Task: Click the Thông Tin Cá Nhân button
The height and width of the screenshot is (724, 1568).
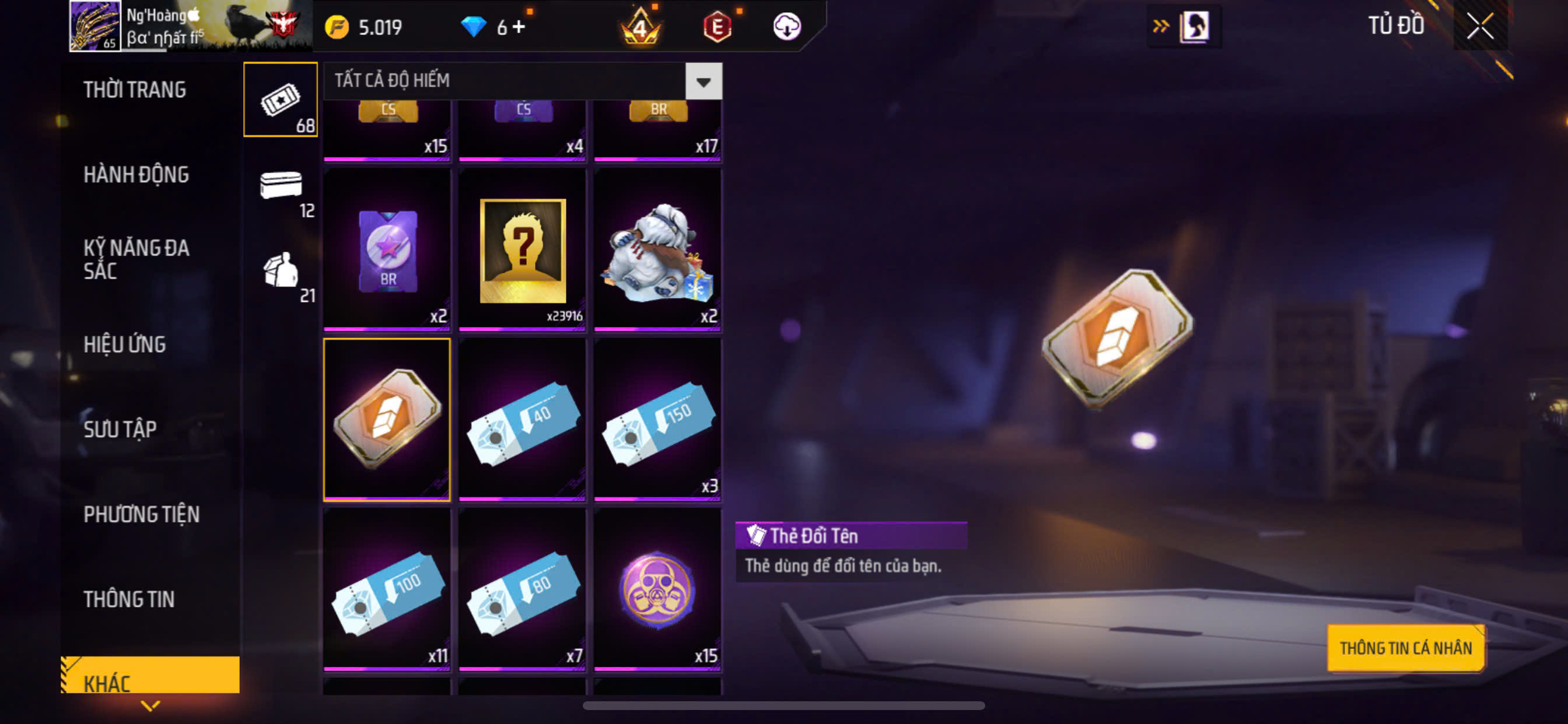Action: [x=1405, y=648]
